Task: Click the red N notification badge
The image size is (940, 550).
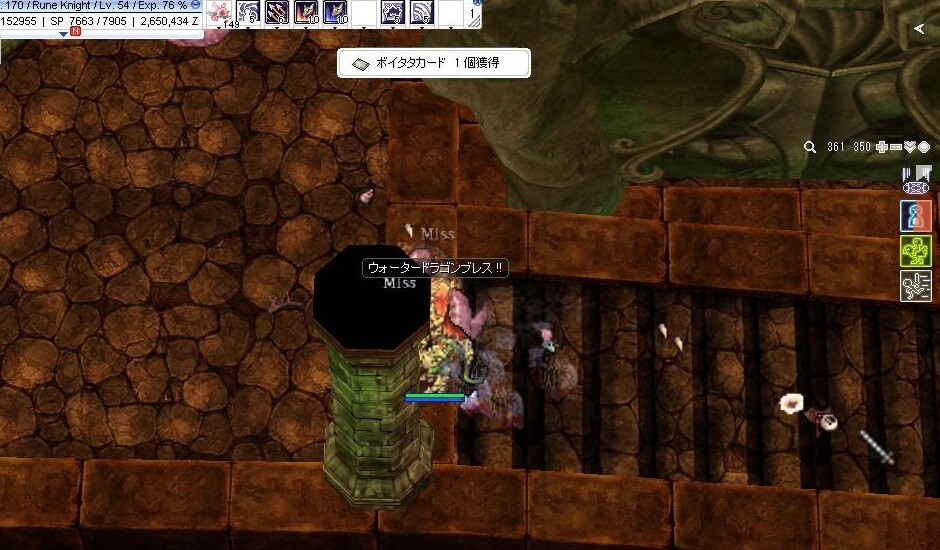Action: point(76,32)
